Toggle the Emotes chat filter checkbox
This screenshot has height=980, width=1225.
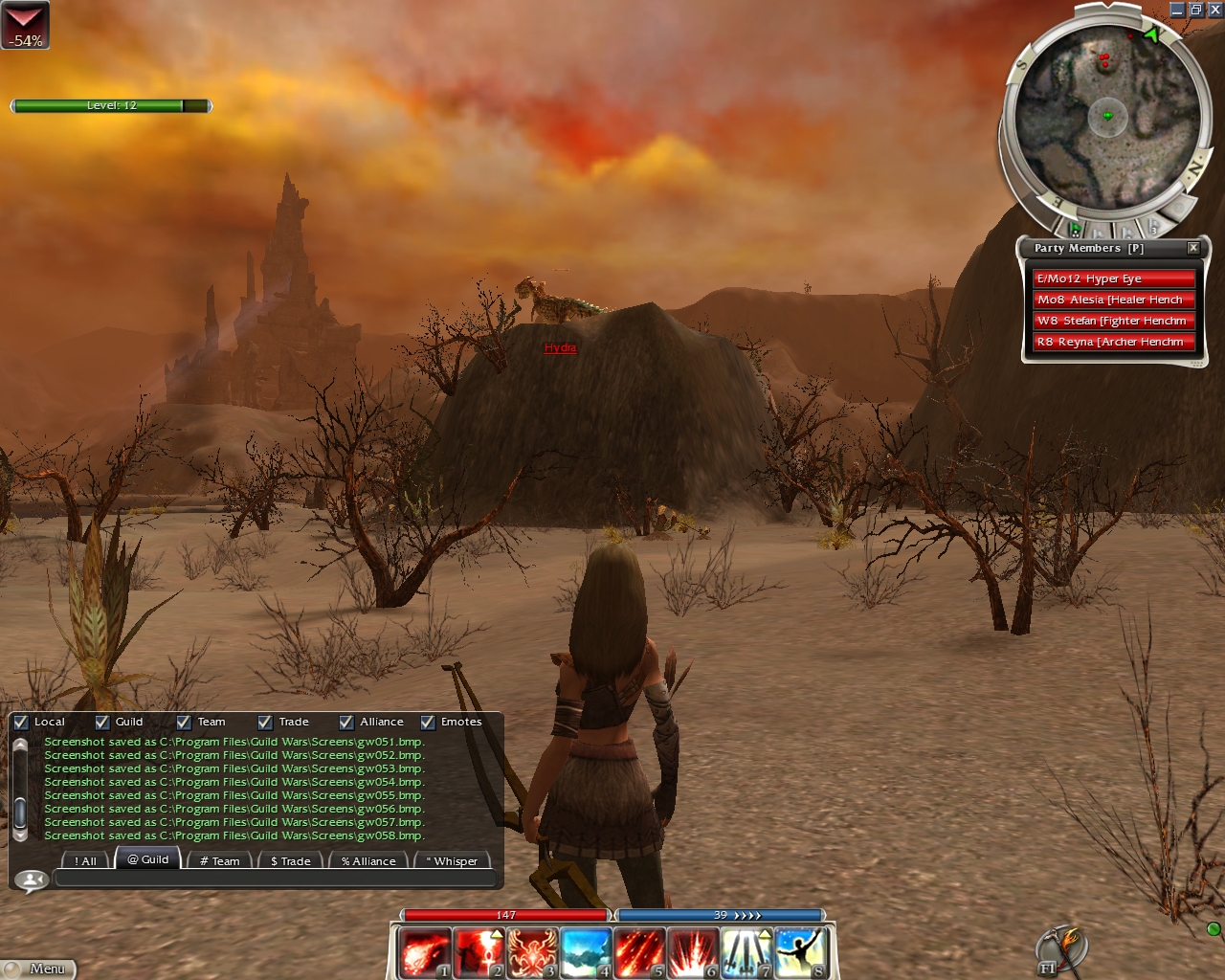(x=428, y=723)
